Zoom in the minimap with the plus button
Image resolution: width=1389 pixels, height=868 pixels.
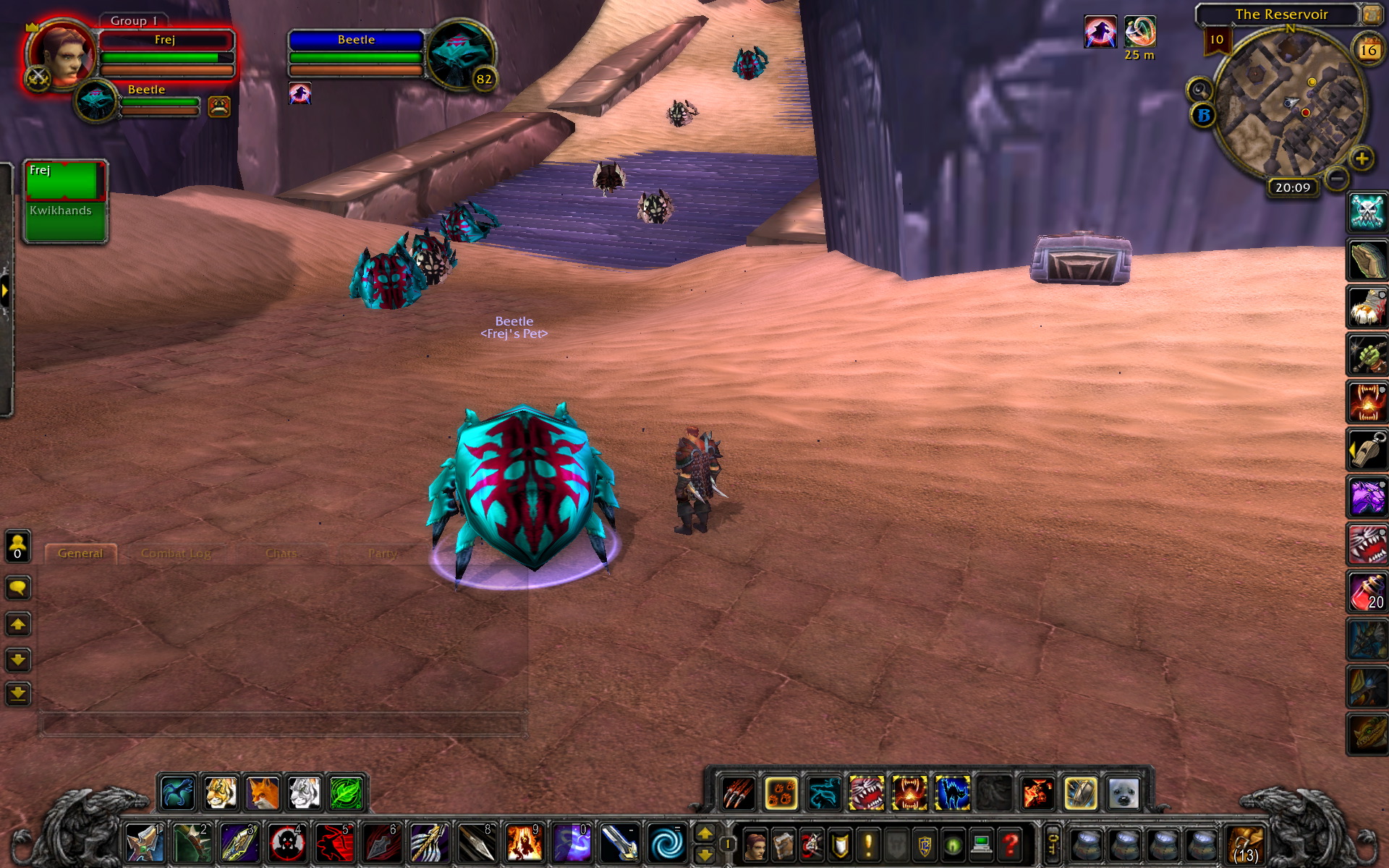click(x=1361, y=158)
